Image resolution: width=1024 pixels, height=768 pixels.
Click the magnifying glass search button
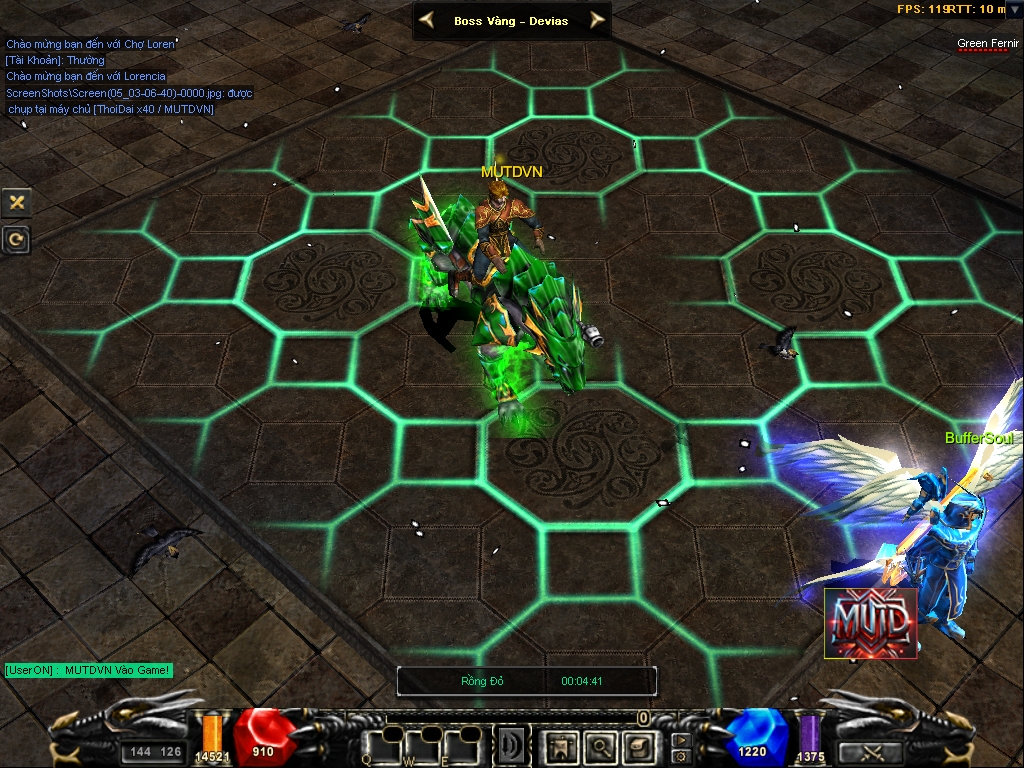click(x=599, y=746)
